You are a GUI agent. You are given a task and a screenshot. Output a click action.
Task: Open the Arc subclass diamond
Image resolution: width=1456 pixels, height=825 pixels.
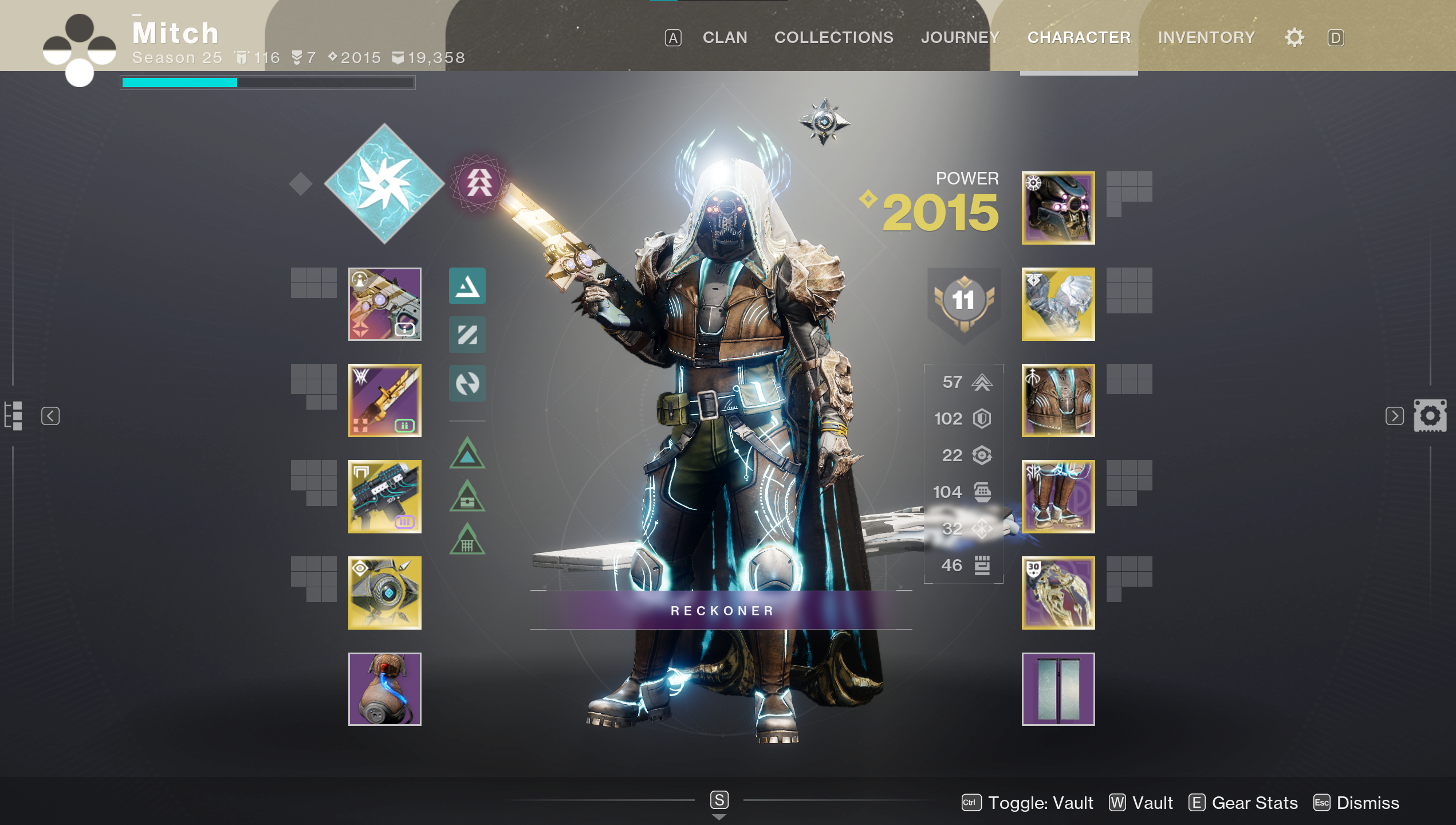coord(384,183)
